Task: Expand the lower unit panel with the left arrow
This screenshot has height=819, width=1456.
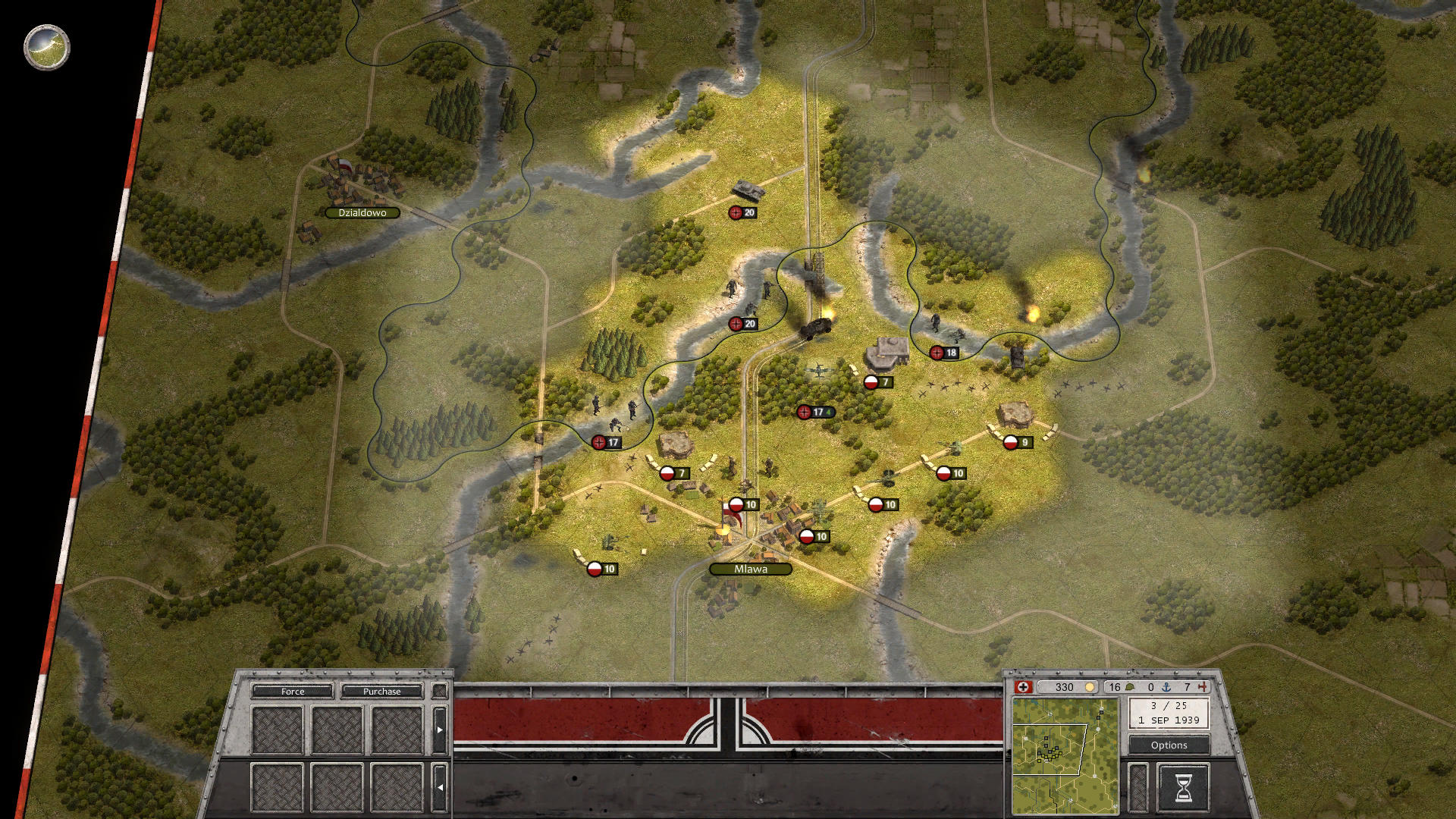Action: coord(441,787)
